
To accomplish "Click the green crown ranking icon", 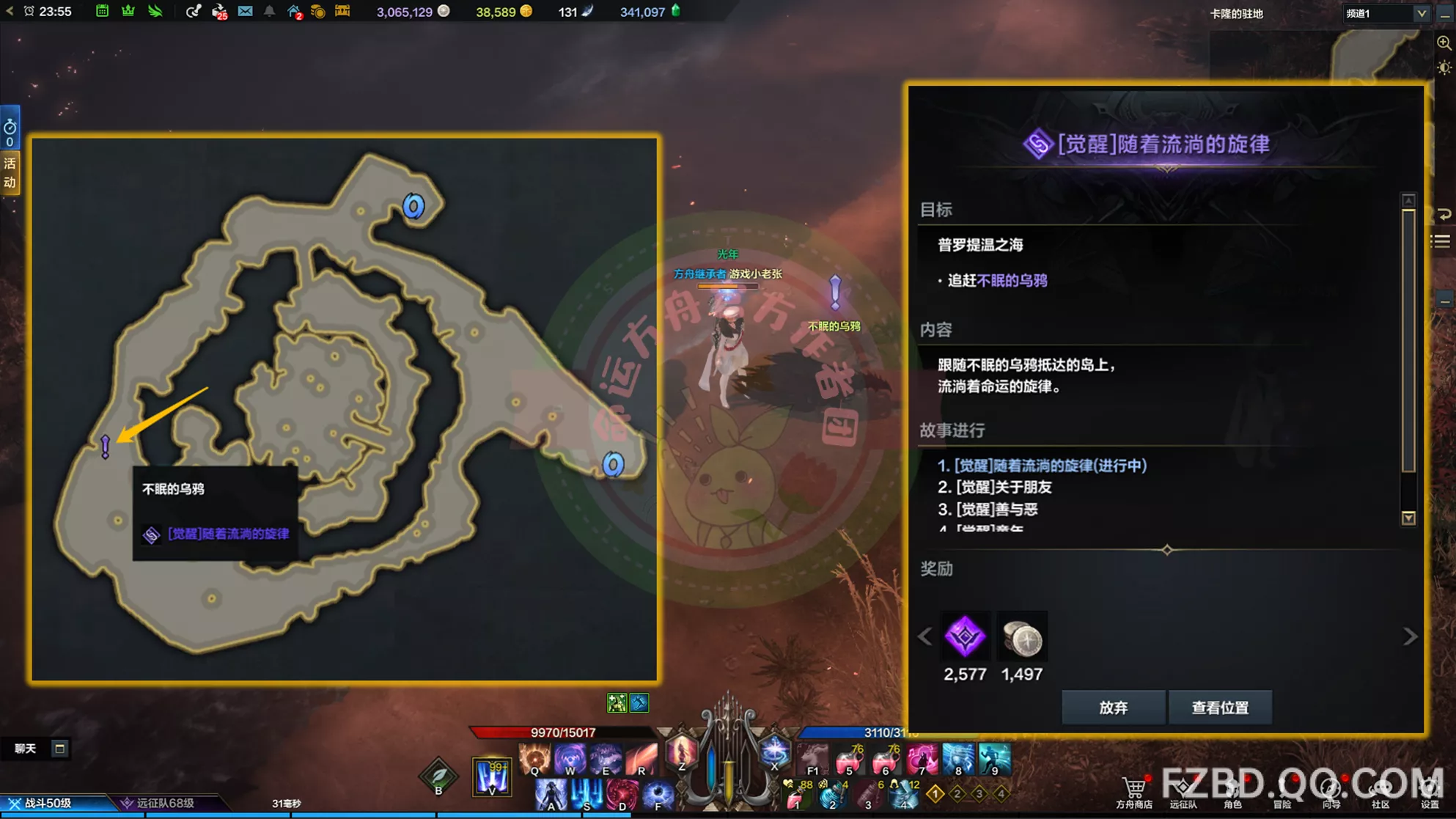I will (x=128, y=11).
